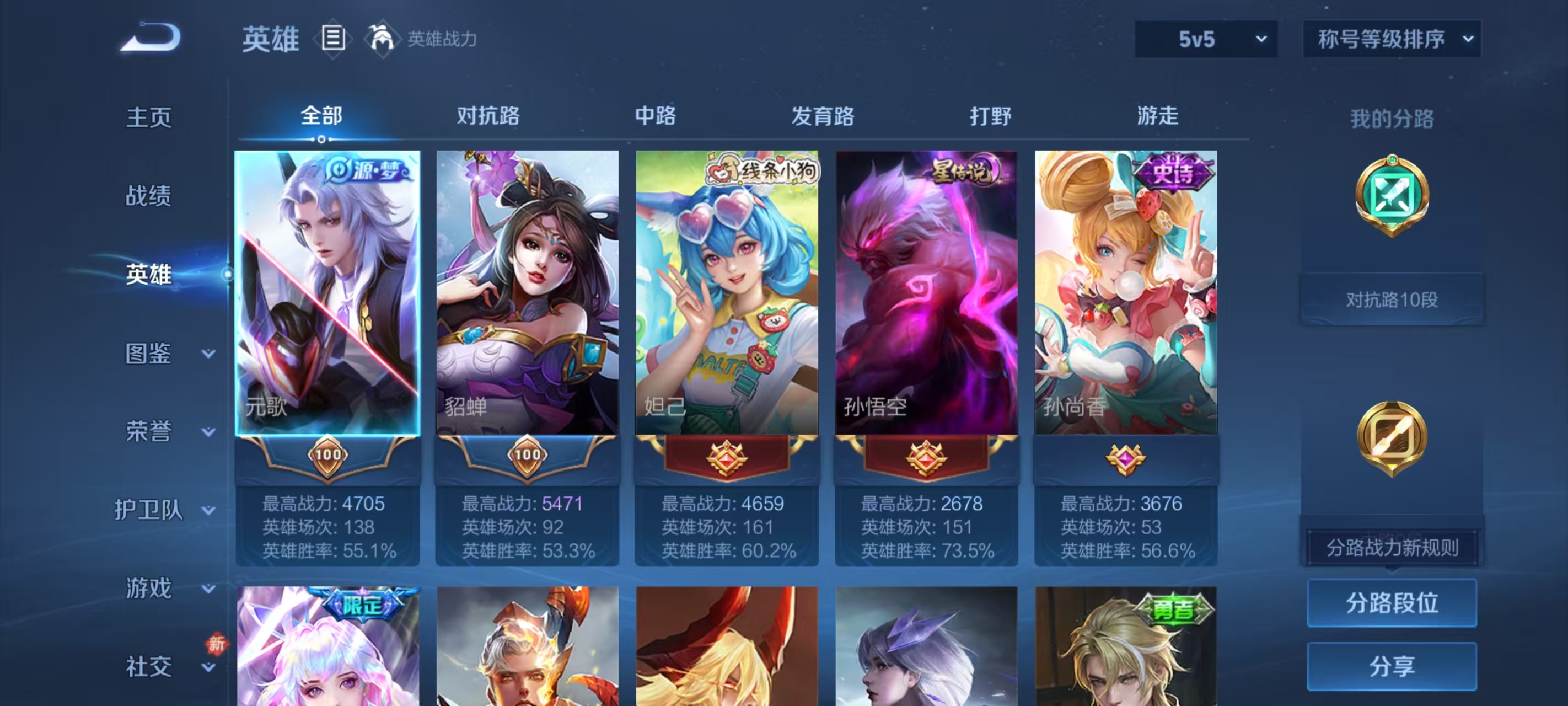The height and width of the screenshot is (706, 1568).
Task: Open the 5v5 mode dropdown
Action: 1204,39
